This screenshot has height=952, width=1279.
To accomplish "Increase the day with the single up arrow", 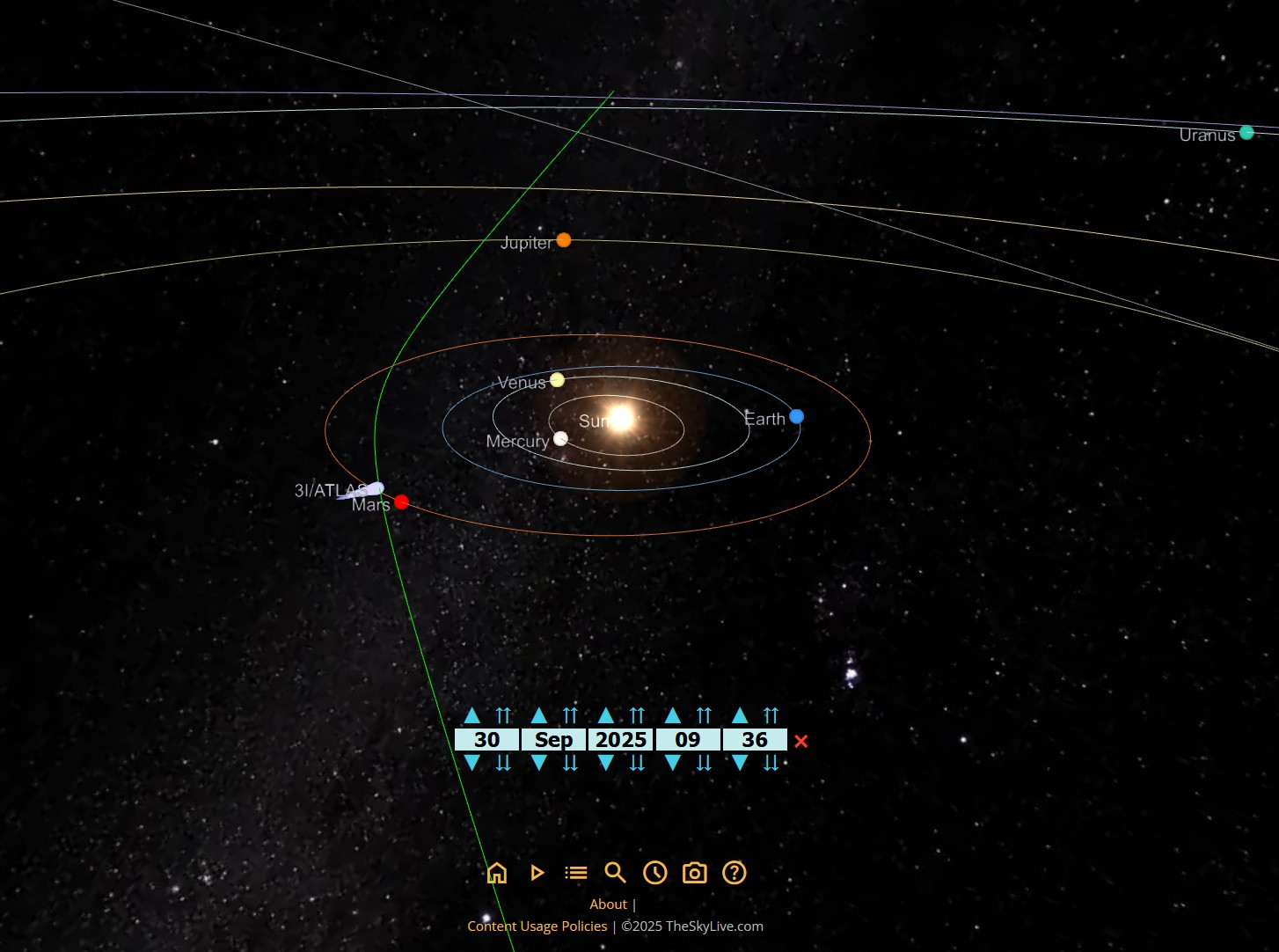I will click(472, 715).
